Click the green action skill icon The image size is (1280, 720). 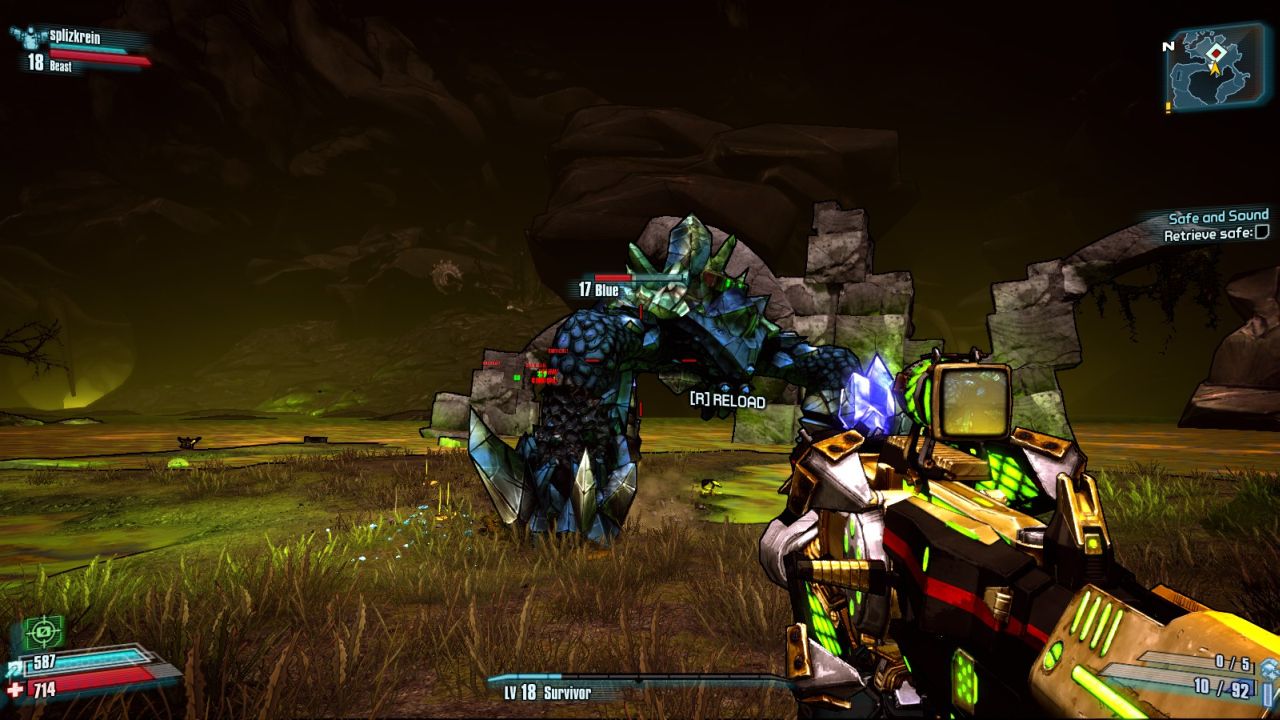[42, 632]
